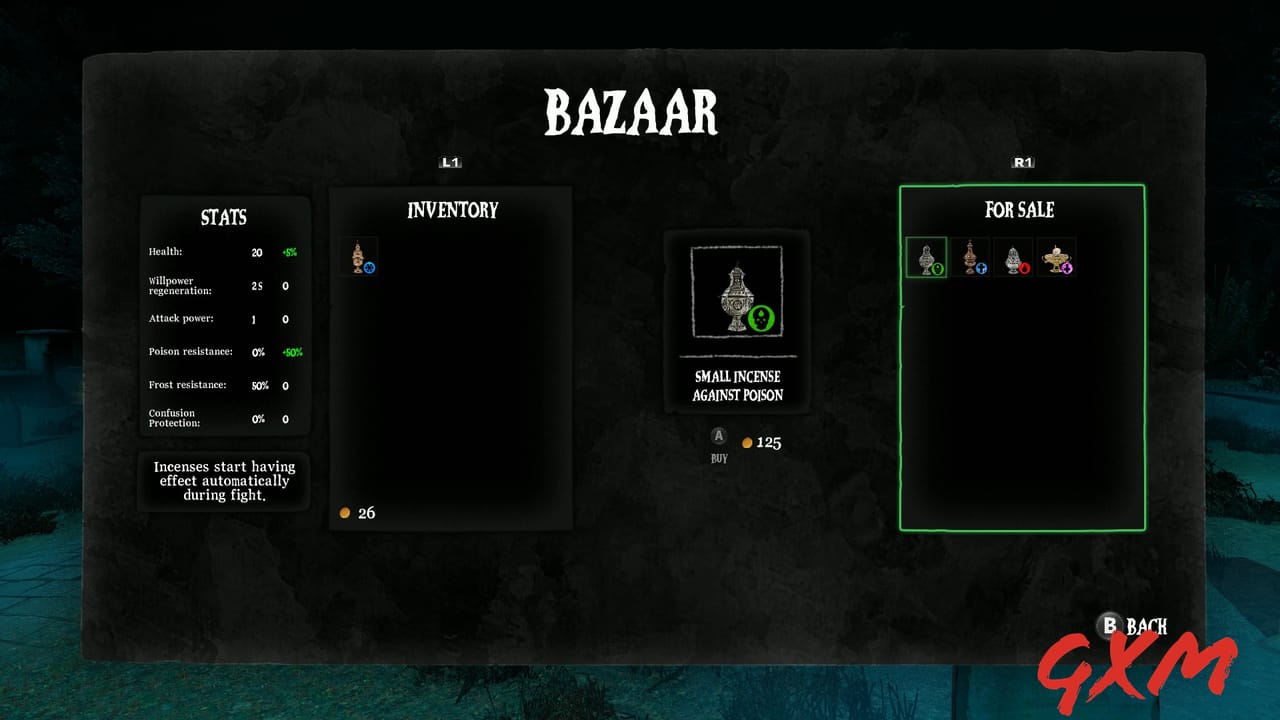
Task: Switch to the For Sale panel via R1
Action: click(x=1021, y=161)
